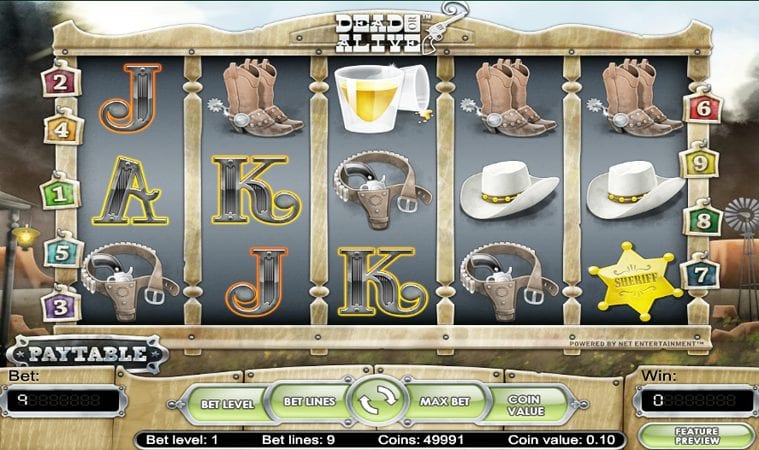This screenshot has height=450, width=759.
Task: Activate payline marker 1
Action: tap(60, 190)
